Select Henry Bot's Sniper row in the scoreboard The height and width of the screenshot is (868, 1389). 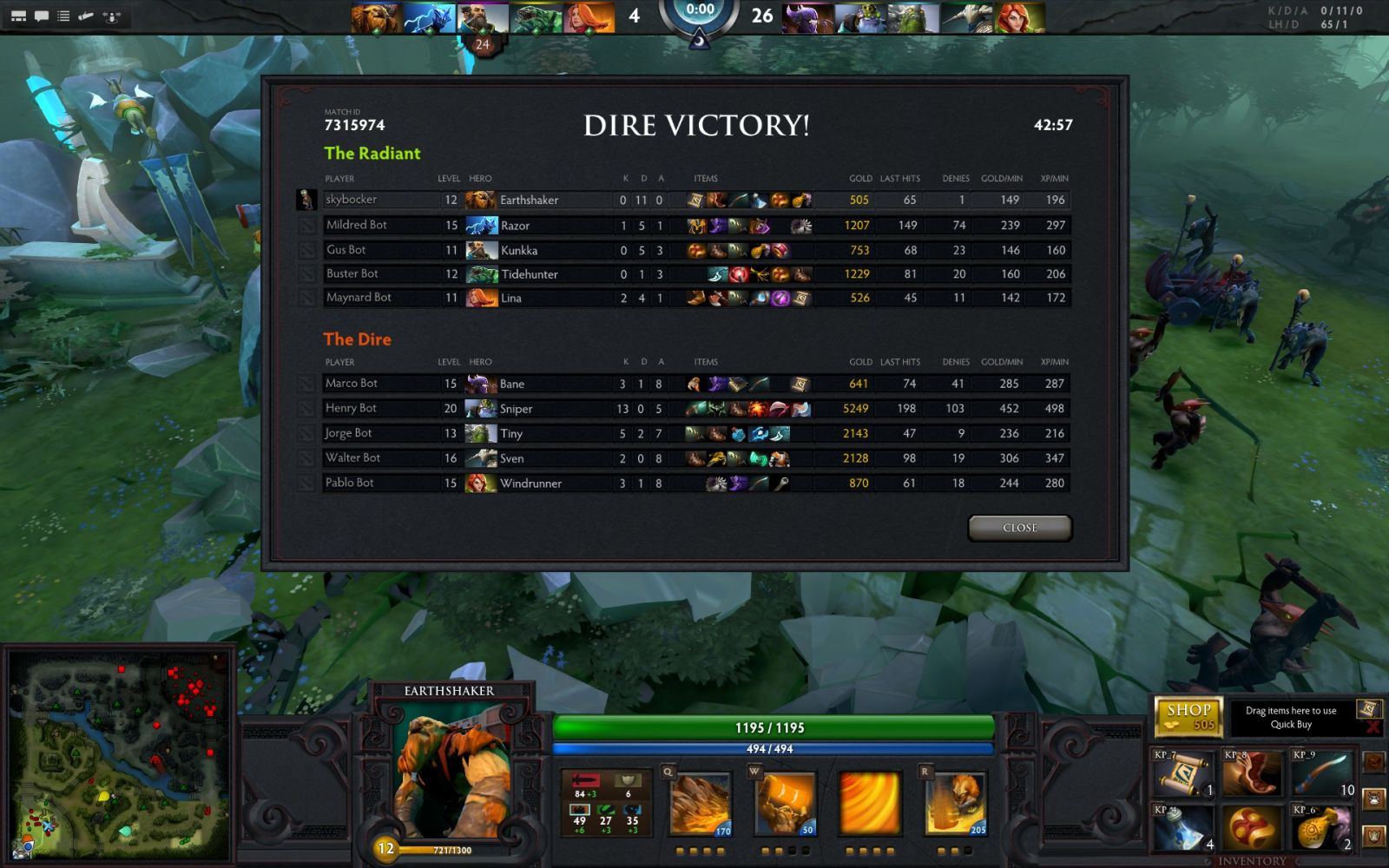tap(694, 408)
